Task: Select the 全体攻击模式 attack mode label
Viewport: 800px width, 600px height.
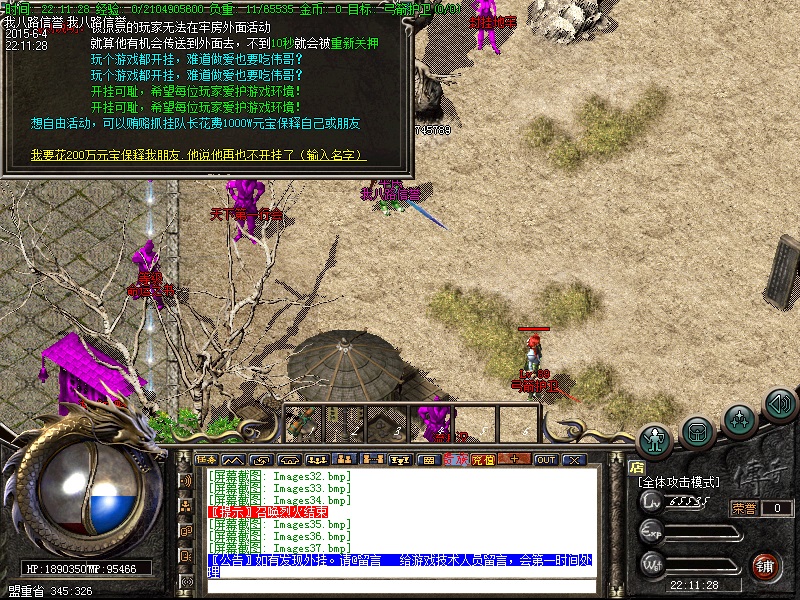Action: tap(680, 482)
